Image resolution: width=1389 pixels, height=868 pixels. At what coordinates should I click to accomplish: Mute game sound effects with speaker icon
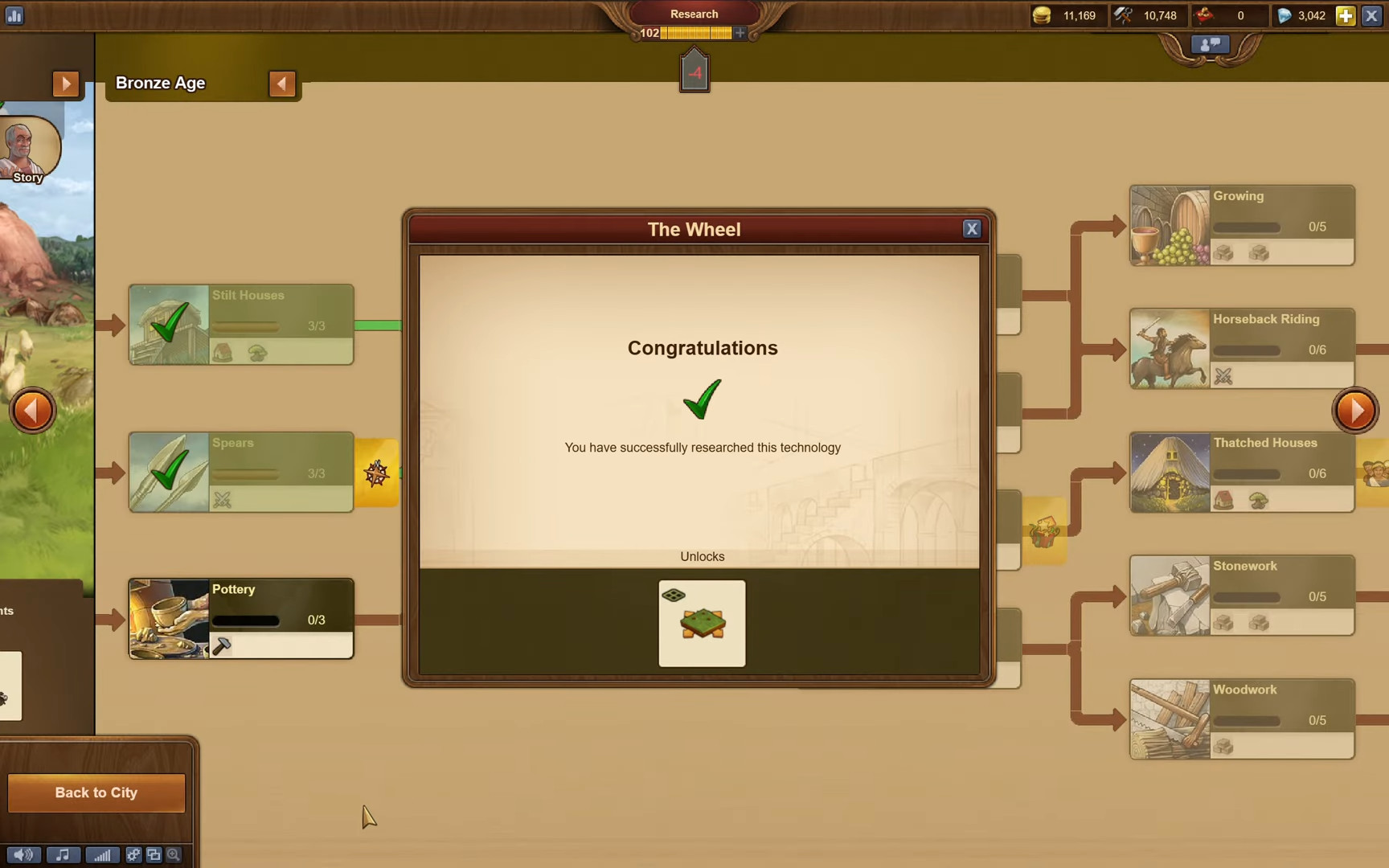pos(23,855)
